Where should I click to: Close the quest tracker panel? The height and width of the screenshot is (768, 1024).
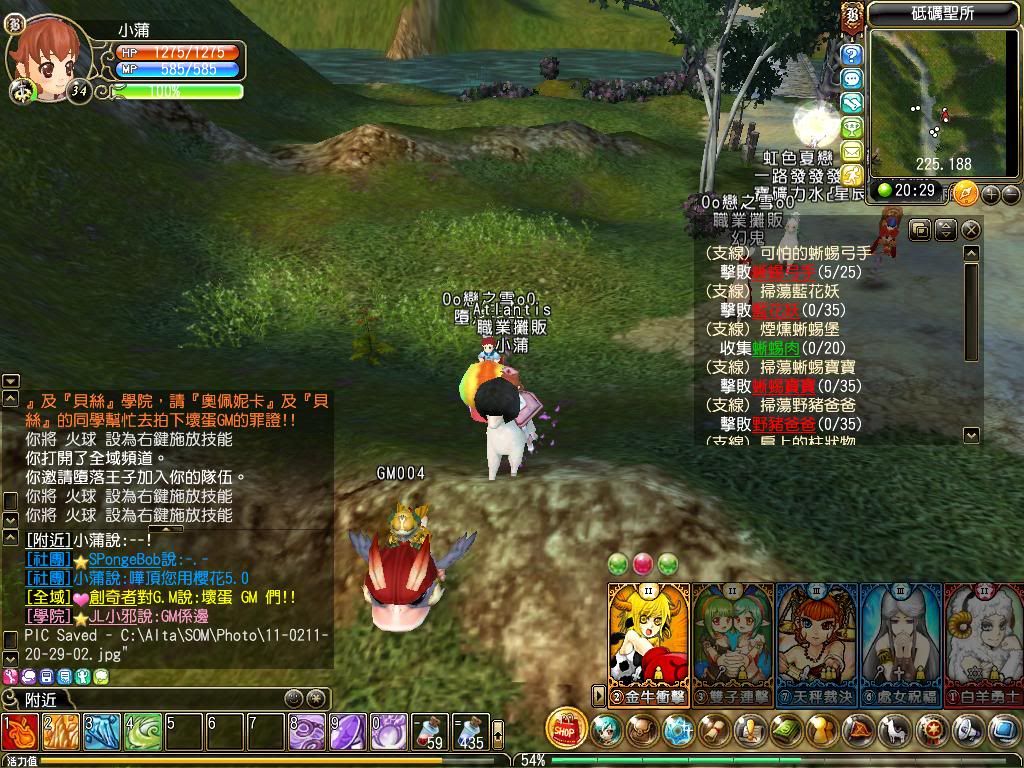click(x=970, y=230)
